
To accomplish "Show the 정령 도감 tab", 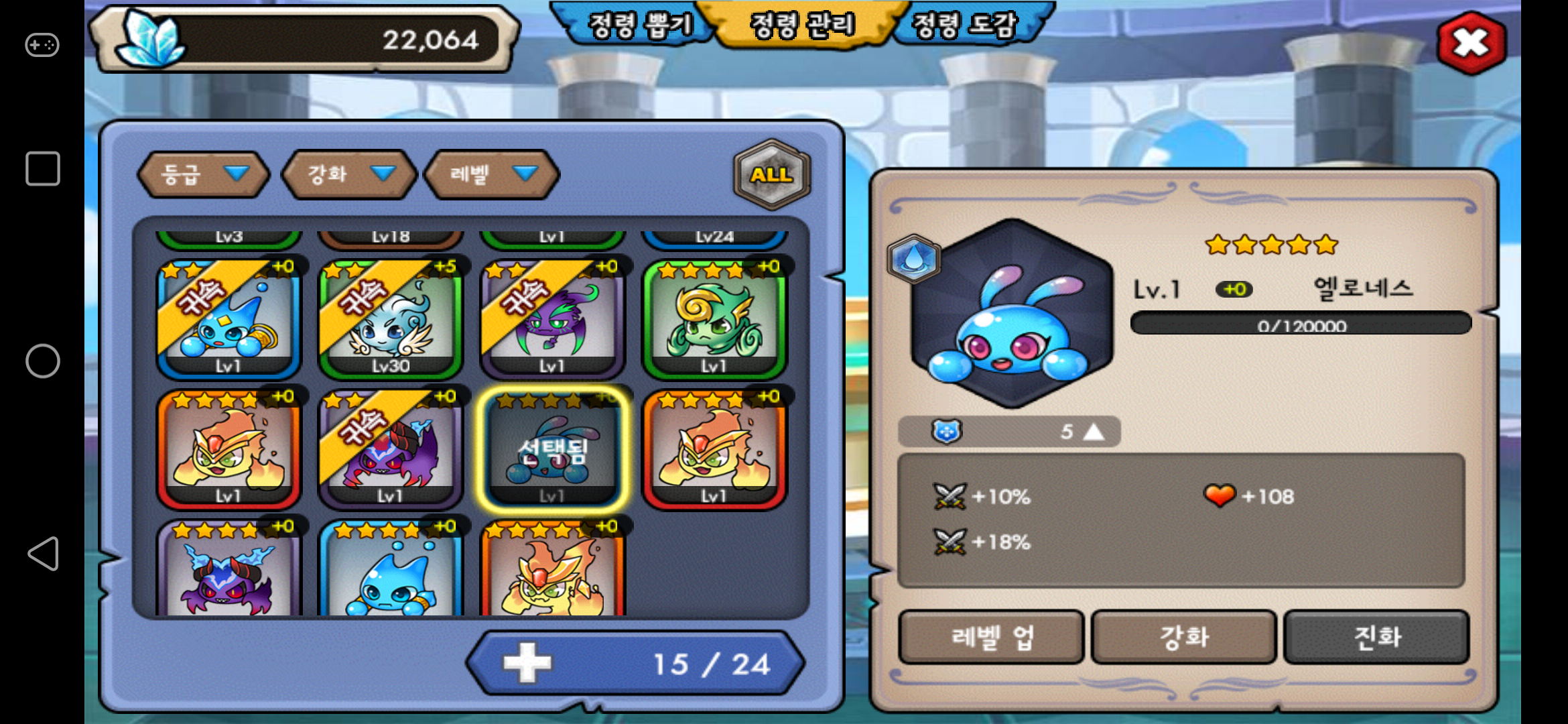I will (965, 25).
